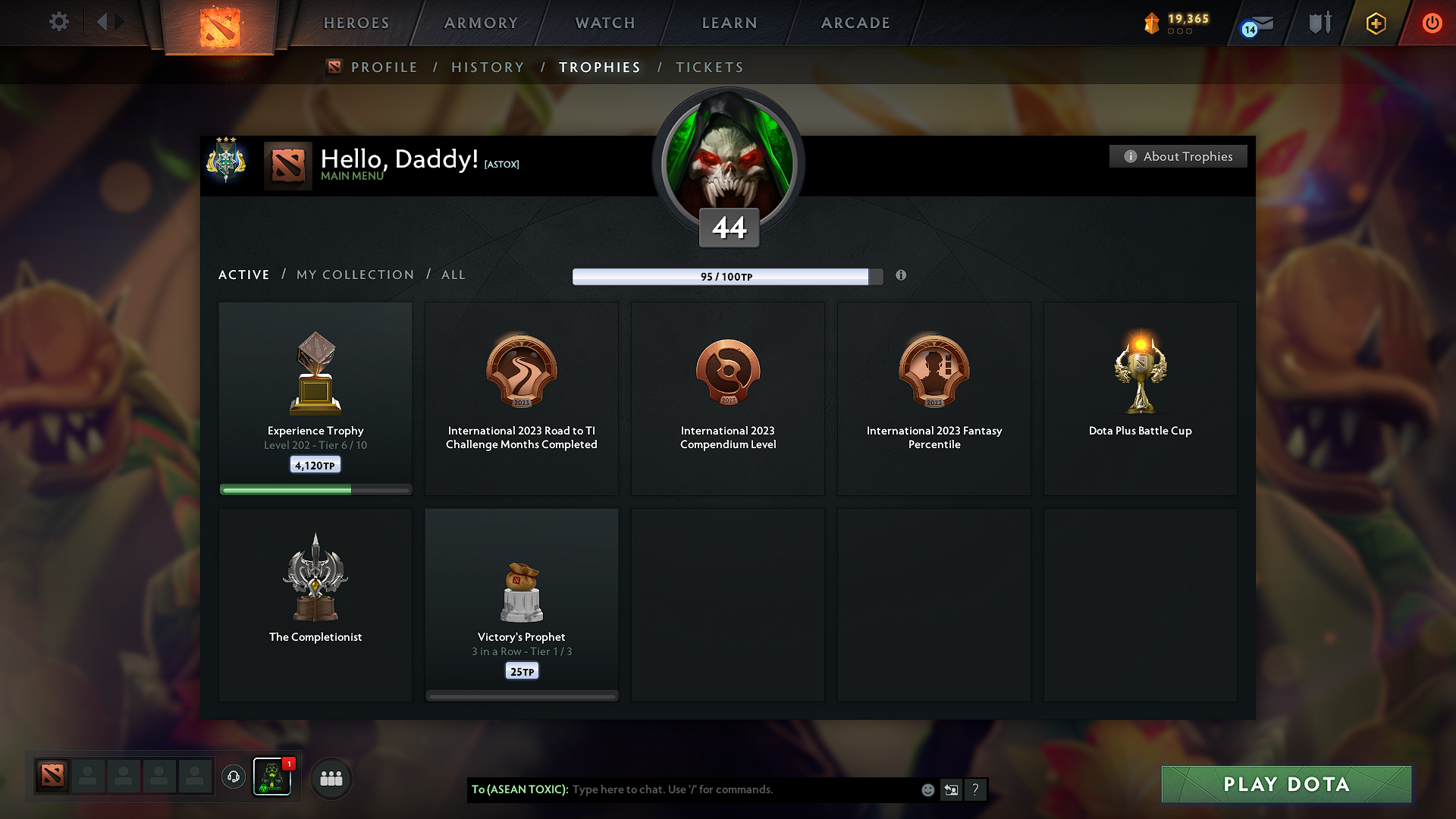
Task: Open the emoticon picker in chat
Action: coord(927,789)
